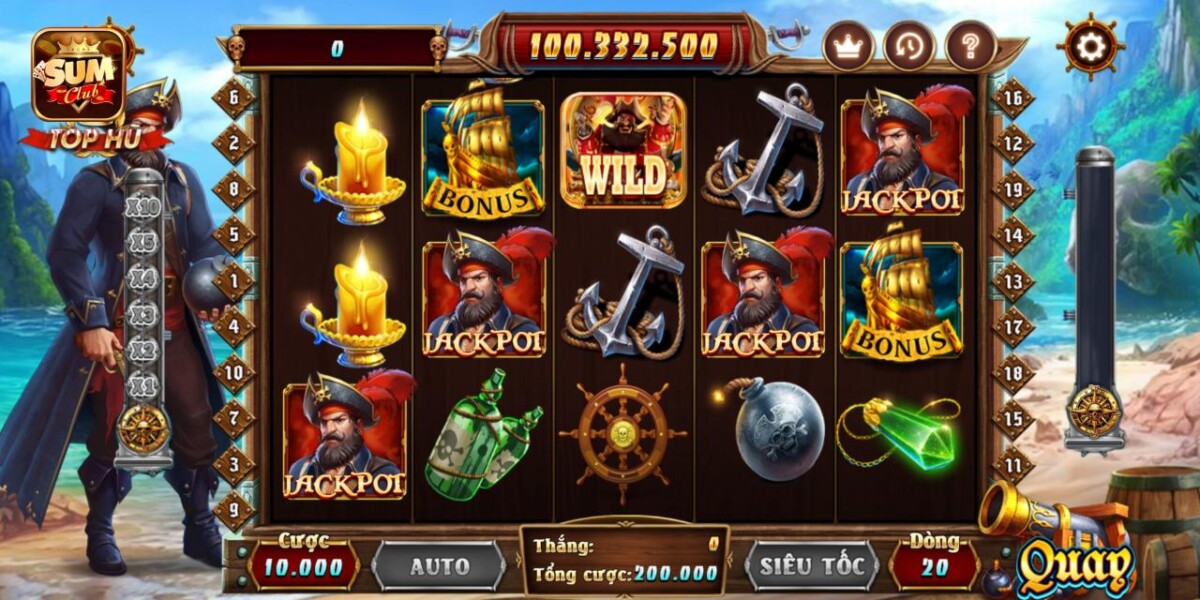Viewport: 1200px width, 600px height.
Task: Adjust the Dòng paylines count 20
Action: (933, 567)
